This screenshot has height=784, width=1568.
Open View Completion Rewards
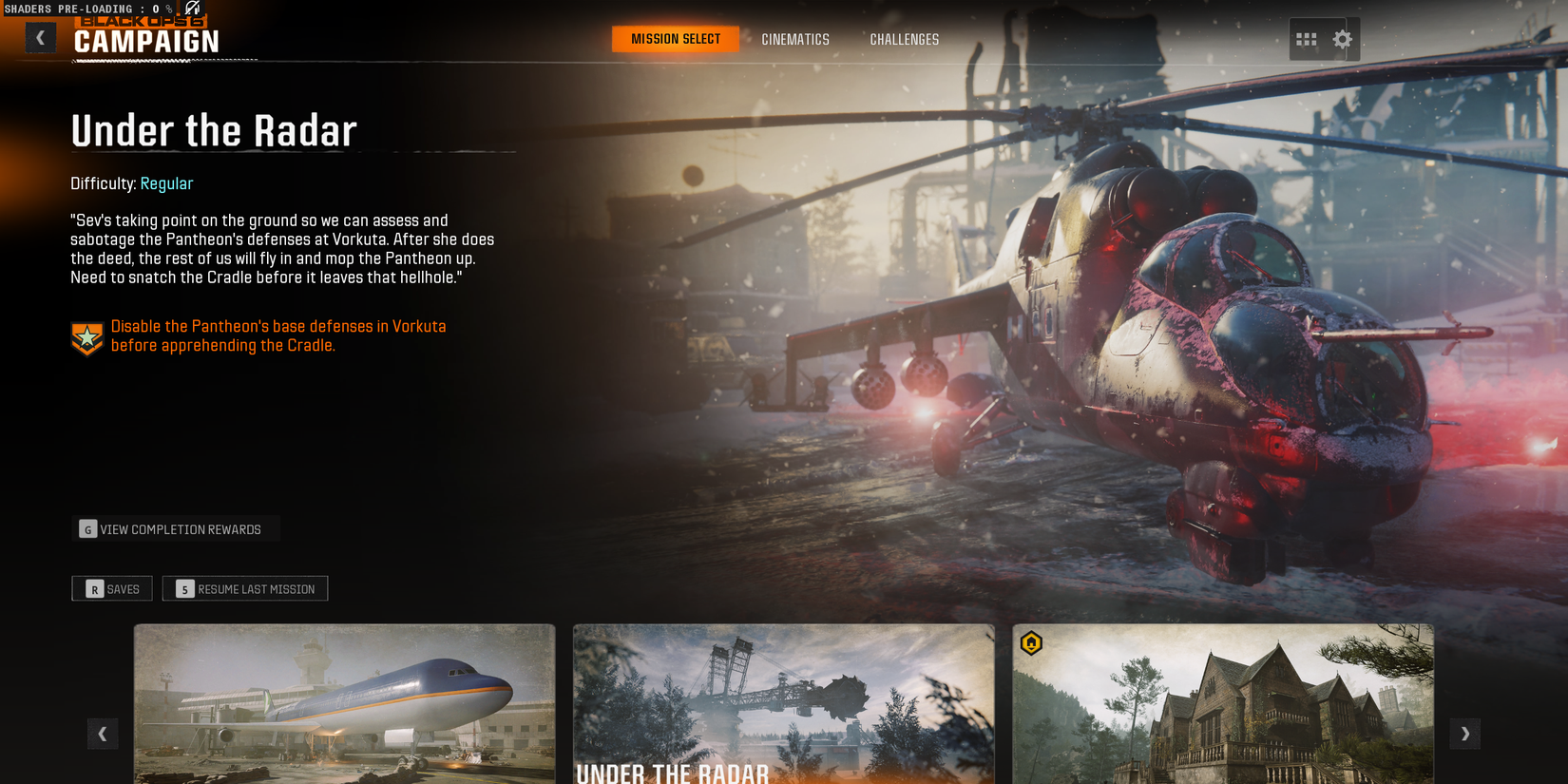point(176,528)
